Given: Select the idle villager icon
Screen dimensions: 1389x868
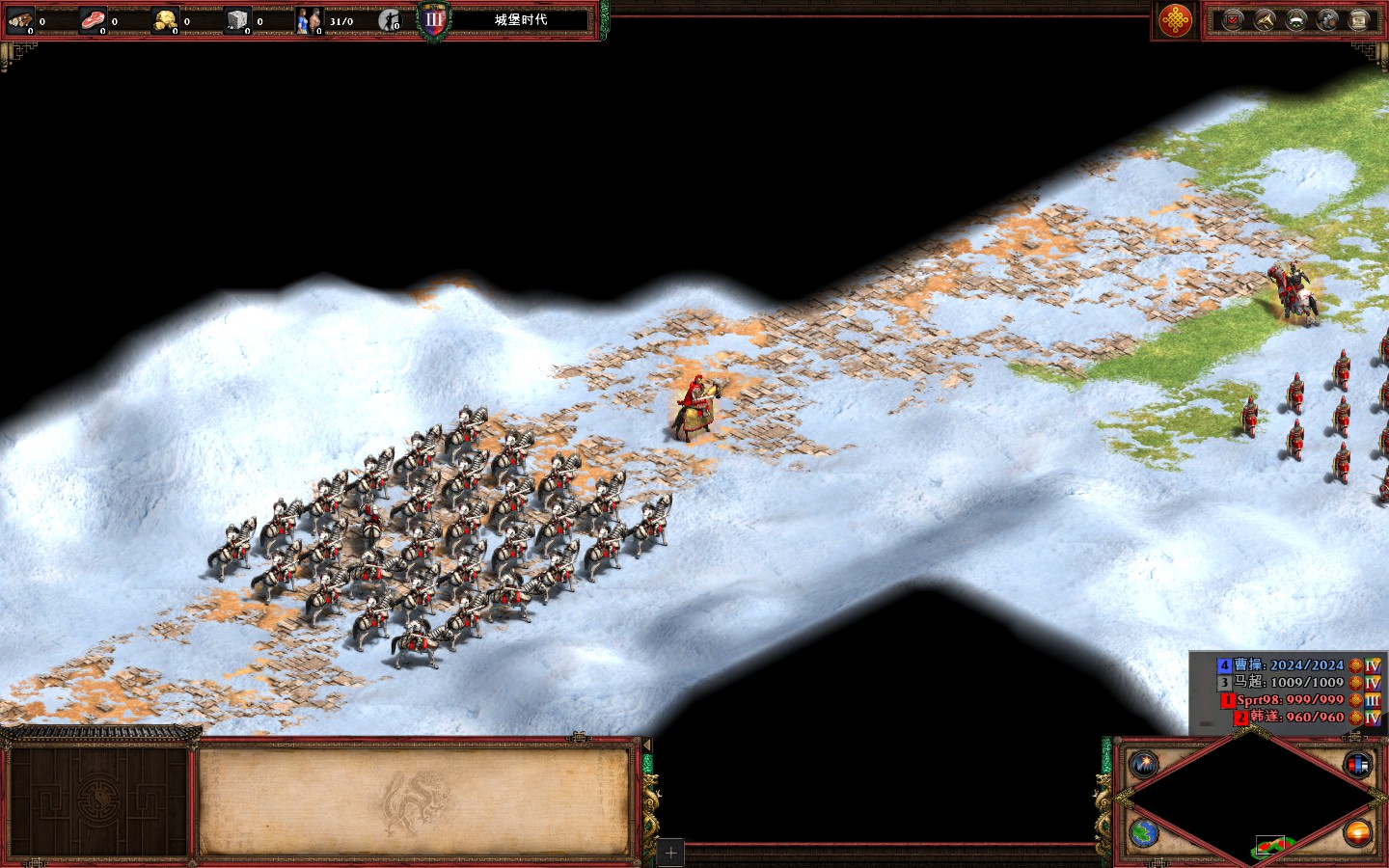Looking at the screenshot, I should click(x=390, y=20).
